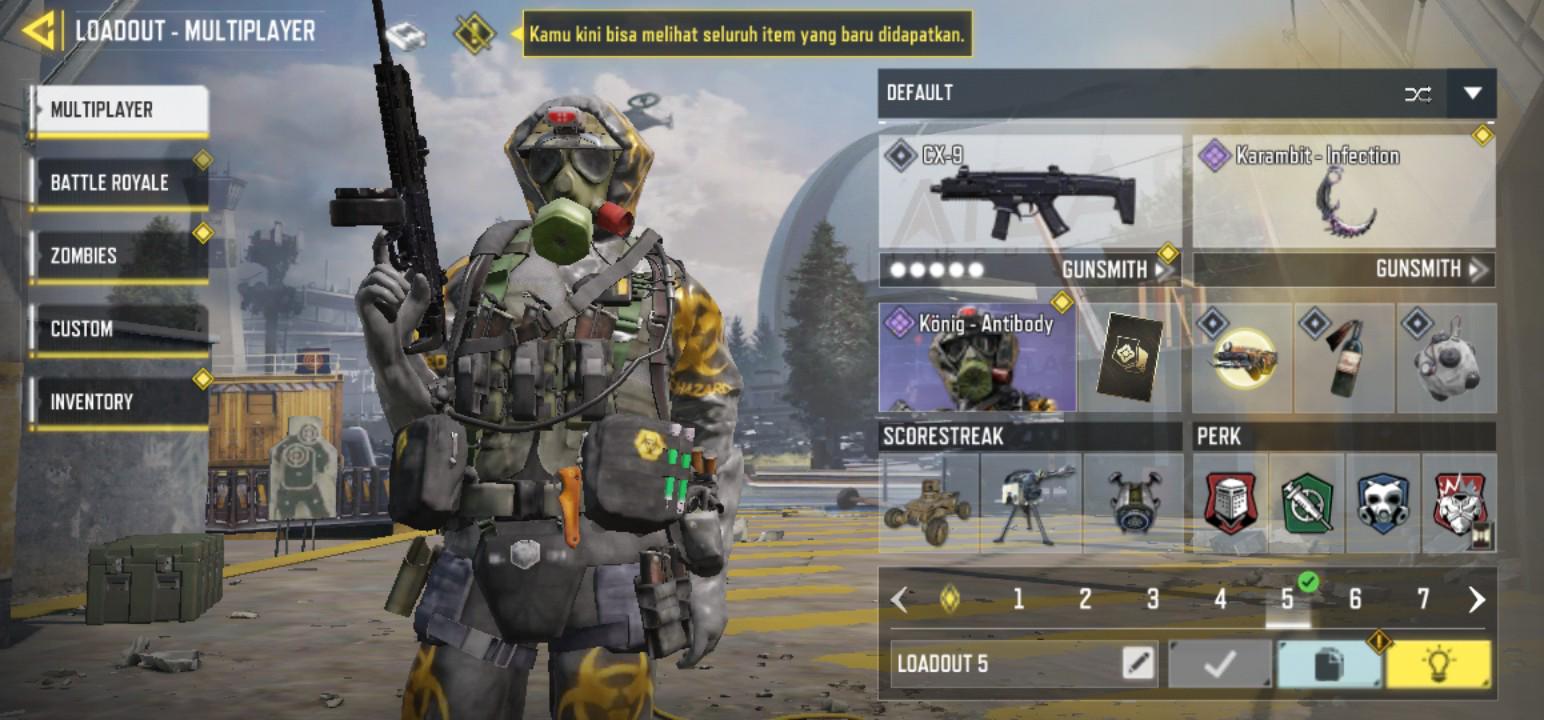Copy the loadout with the blue button
Image resolution: width=1544 pixels, height=720 pixels.
(x=1328, y=664)
